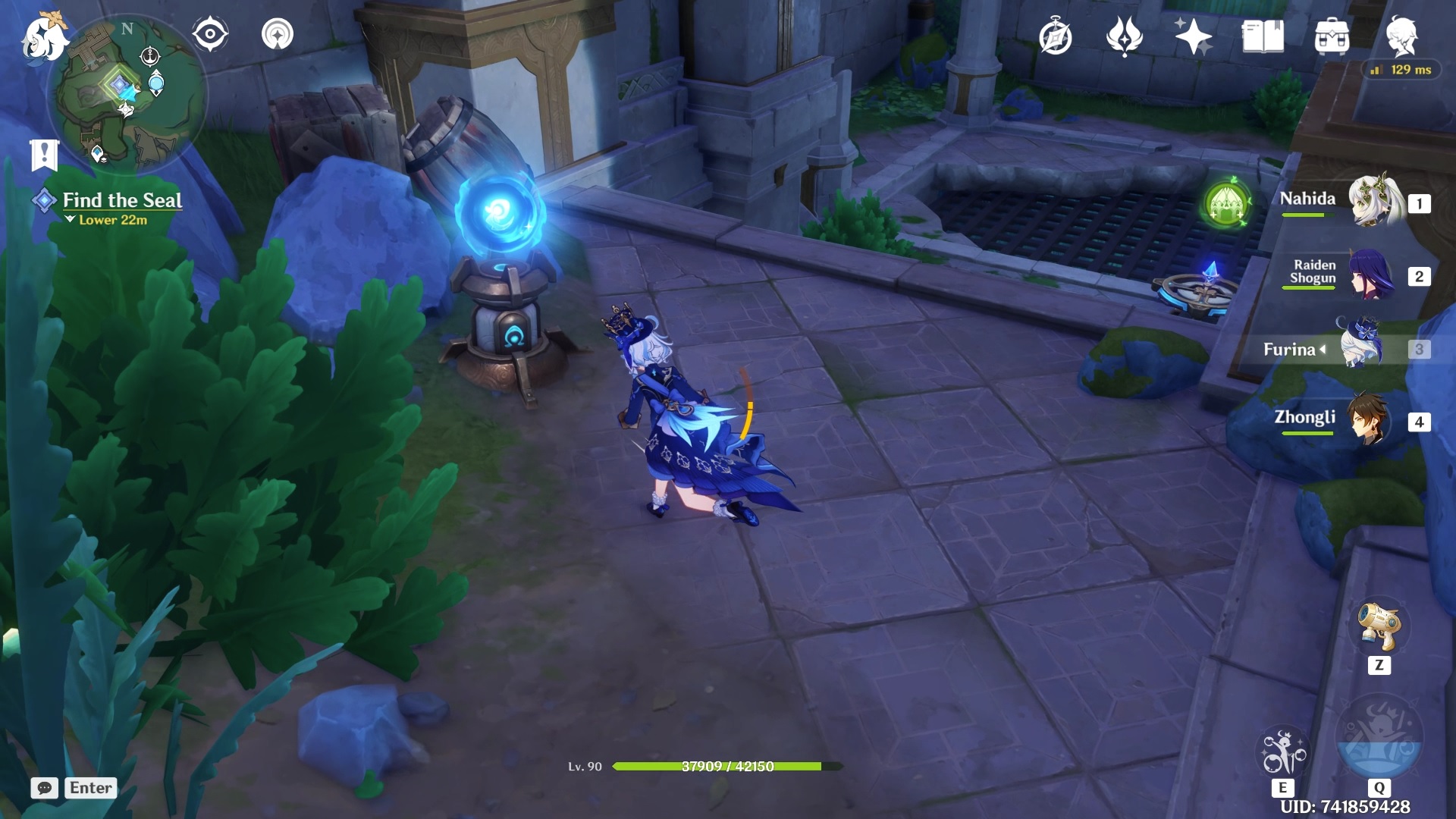This screenshot has height=819, width=1456.
Task: Activate Furina's elemental skill icon
Action: (1282, 752)
